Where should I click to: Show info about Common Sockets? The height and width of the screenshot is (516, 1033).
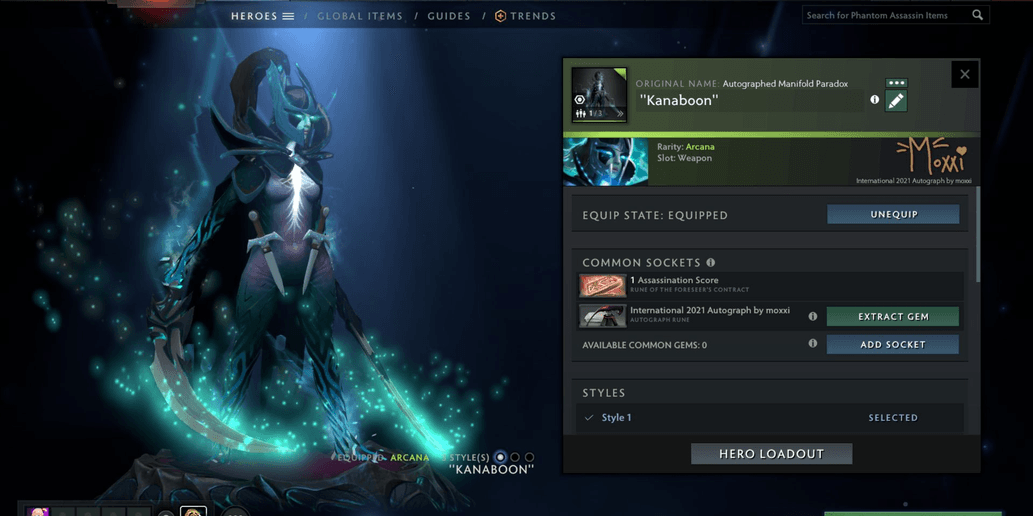(711, 263)
